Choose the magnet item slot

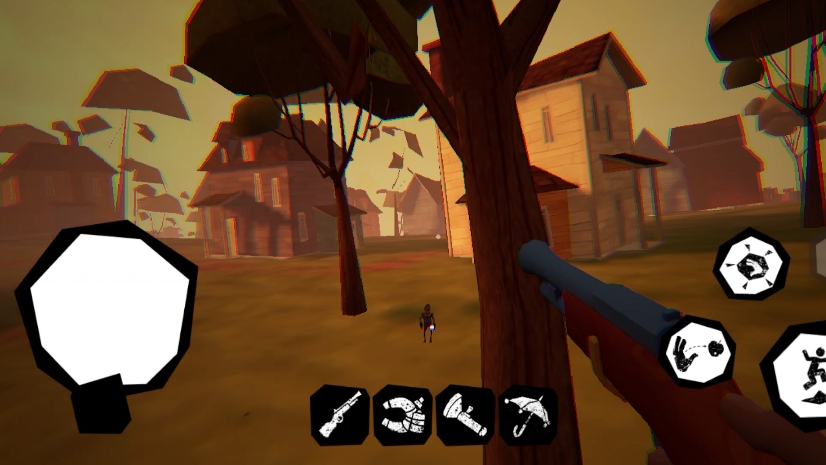click(402, 414)
